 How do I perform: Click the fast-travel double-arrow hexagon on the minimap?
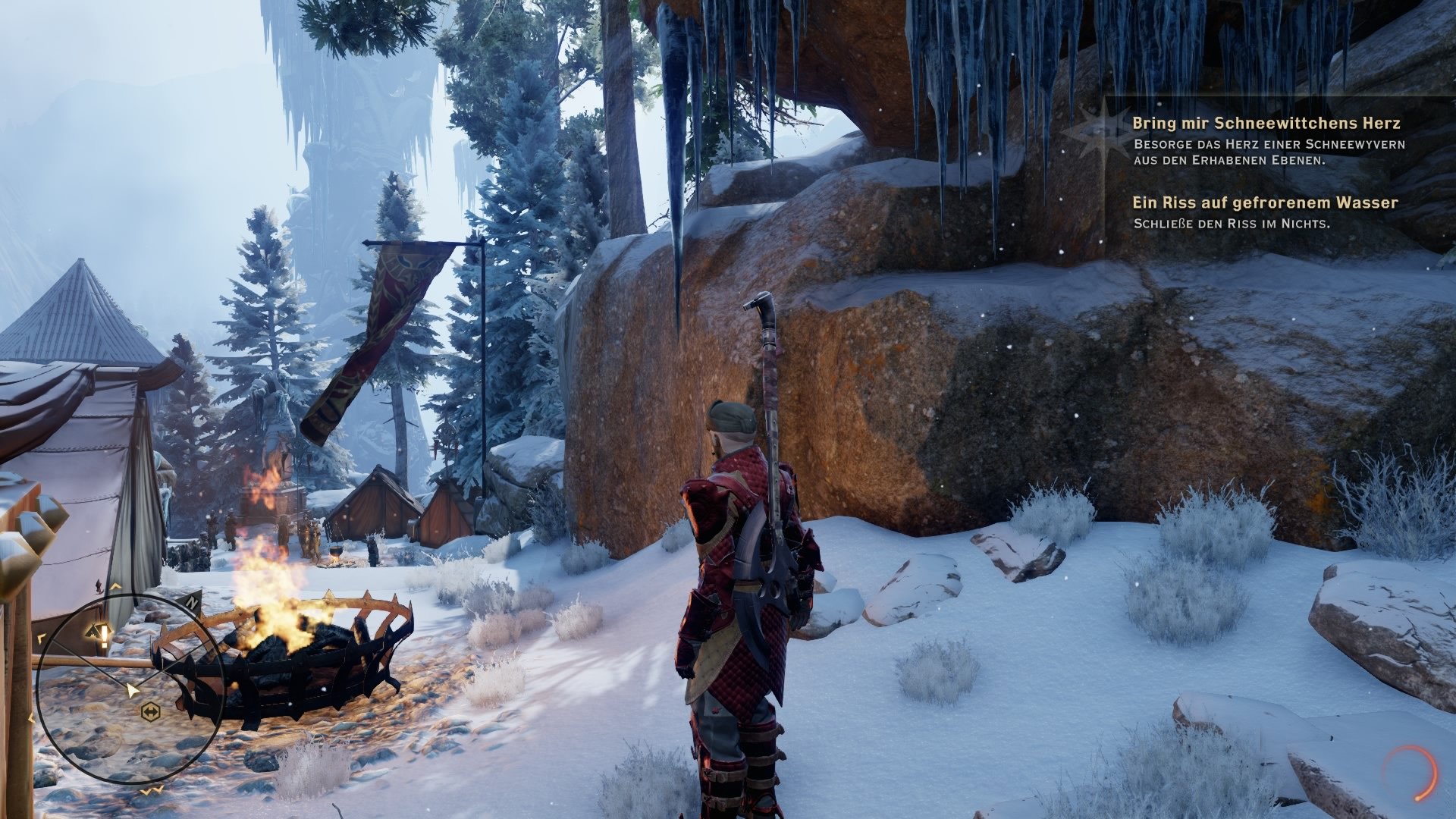pyautogui.click(x=150, y=711)
